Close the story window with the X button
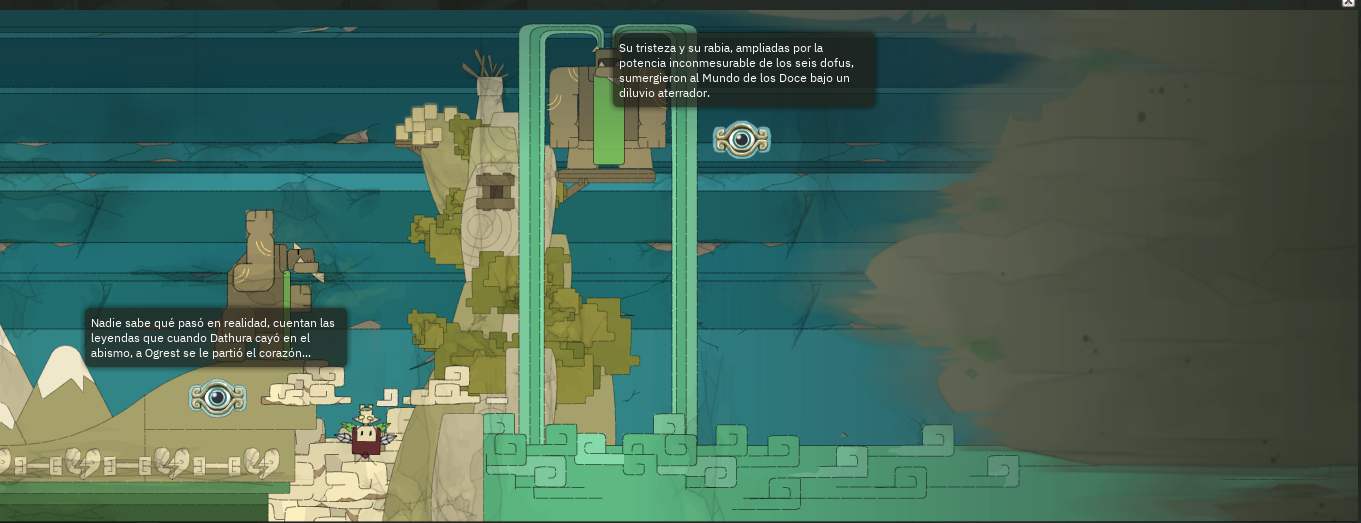 [x=1348, y=4]
